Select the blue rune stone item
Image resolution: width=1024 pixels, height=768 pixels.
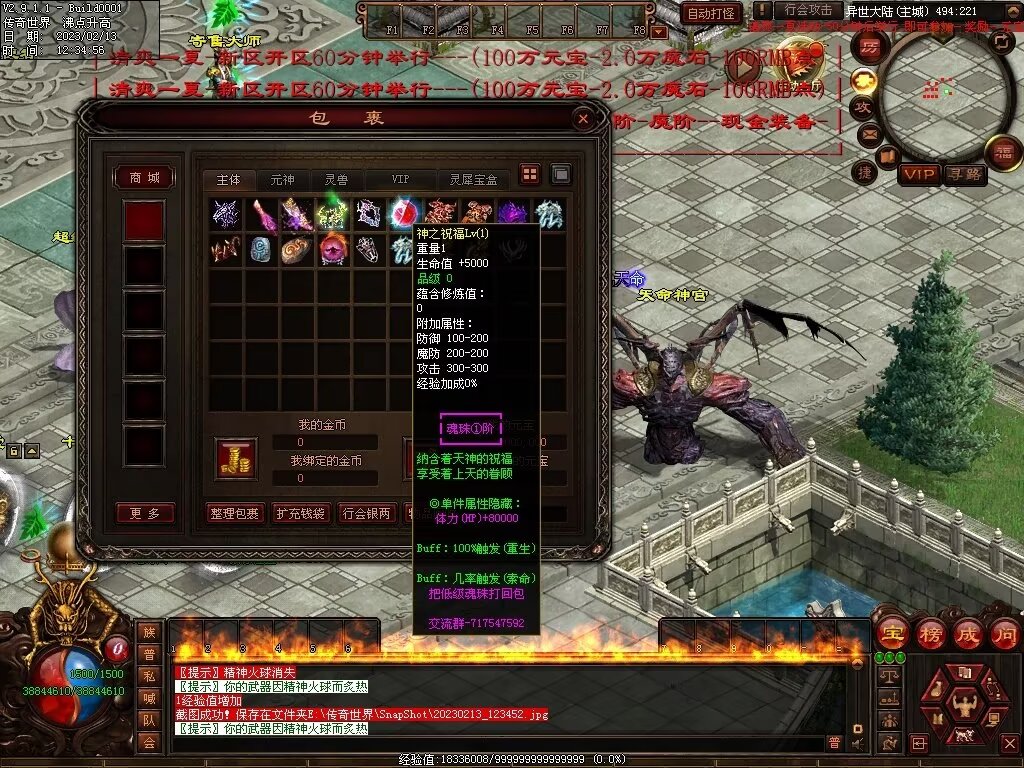[x=260, y=249]
